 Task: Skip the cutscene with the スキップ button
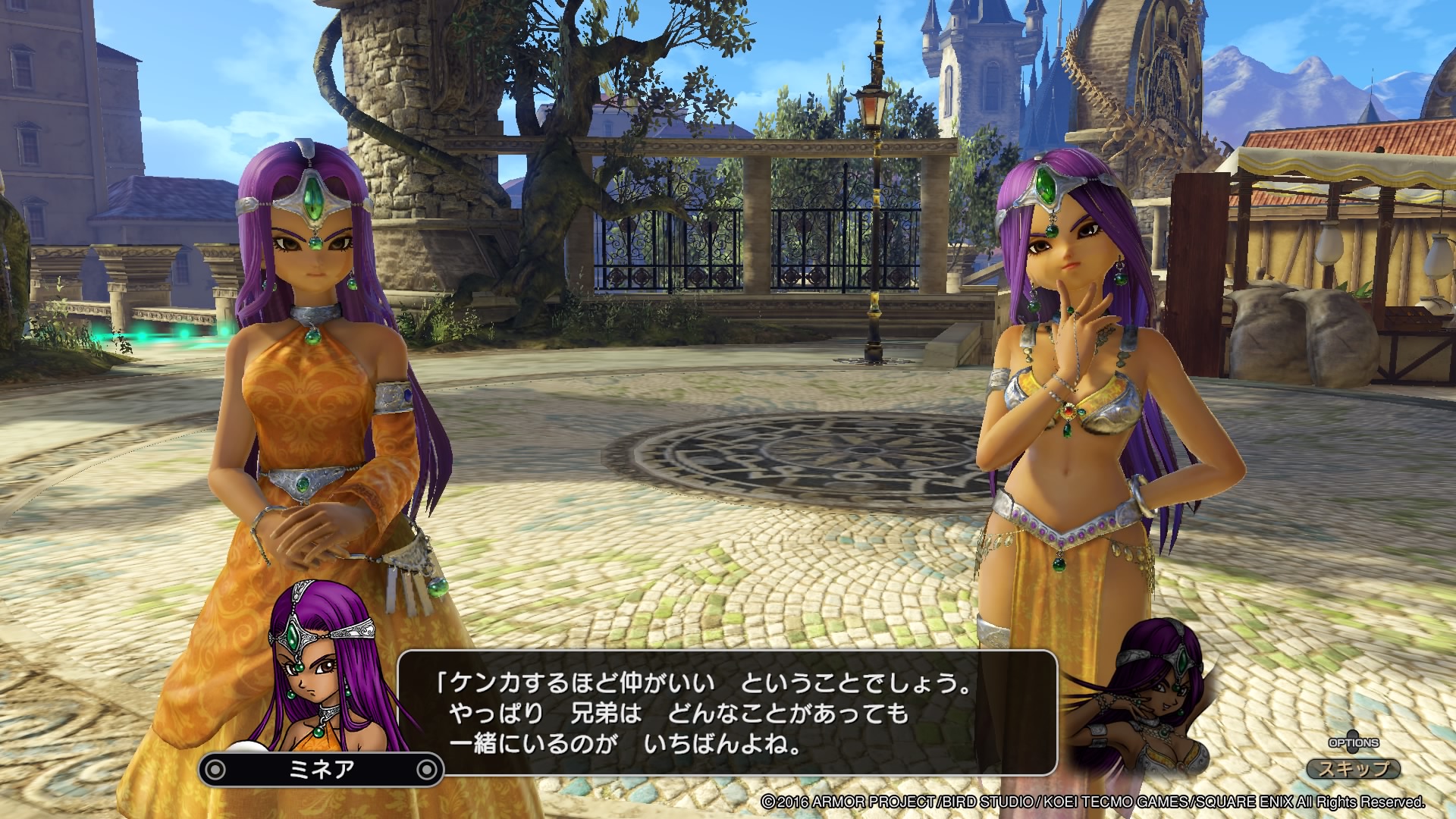pyautogui.click(x=1354, y=768)
